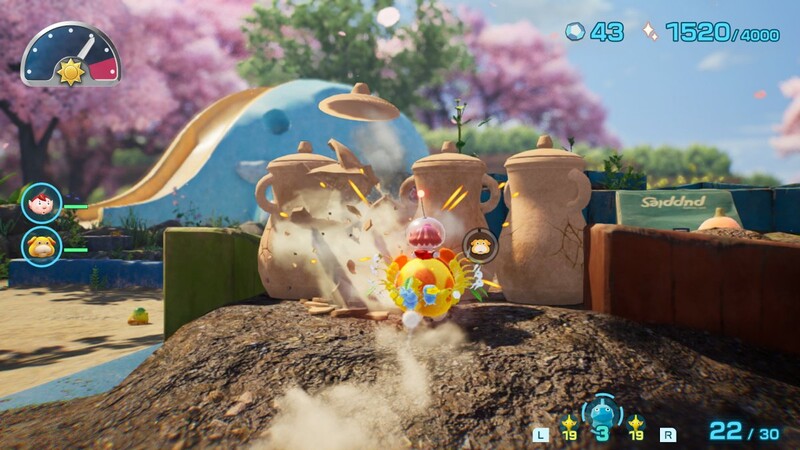Image resolution: width=800 pixels, height=450 pixels.
Task: Click the circular Oatchi marker beside the captain
Action: (x=478, y=244)
